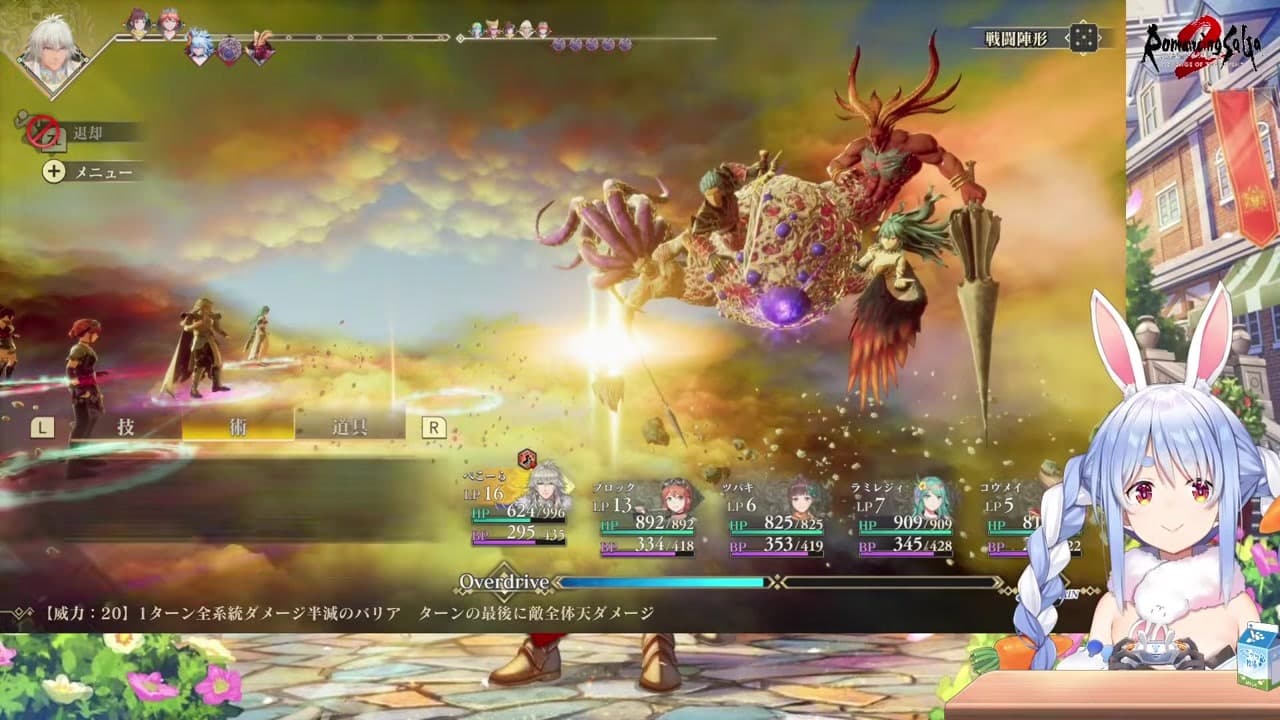Expand the diamond marker at the end of the turn bar

(x=460, y=38)
